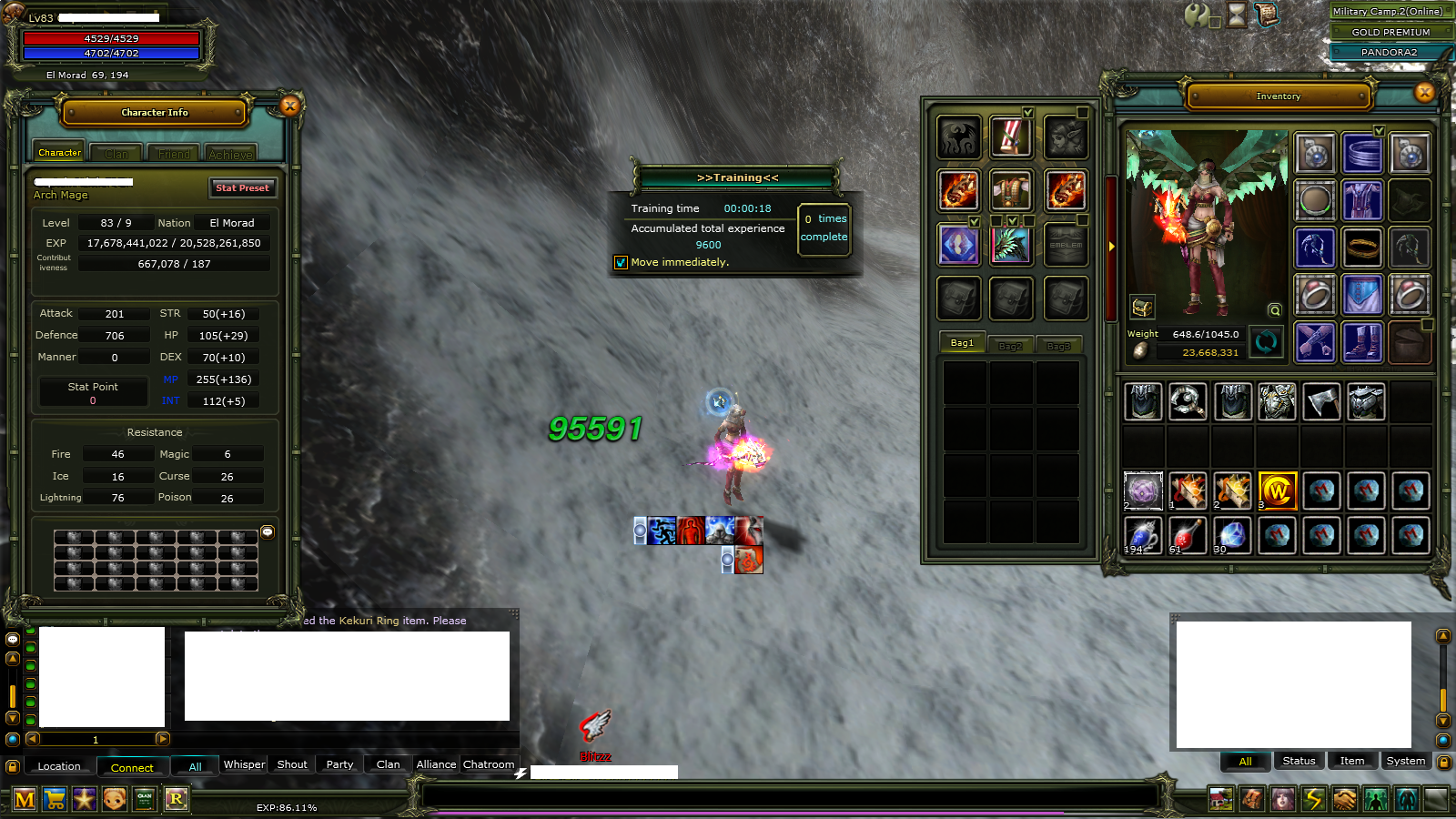This screenshot has height=819, width=1456.
Task: Click the inventory refresh arrows button
Action: point(1266,342)
